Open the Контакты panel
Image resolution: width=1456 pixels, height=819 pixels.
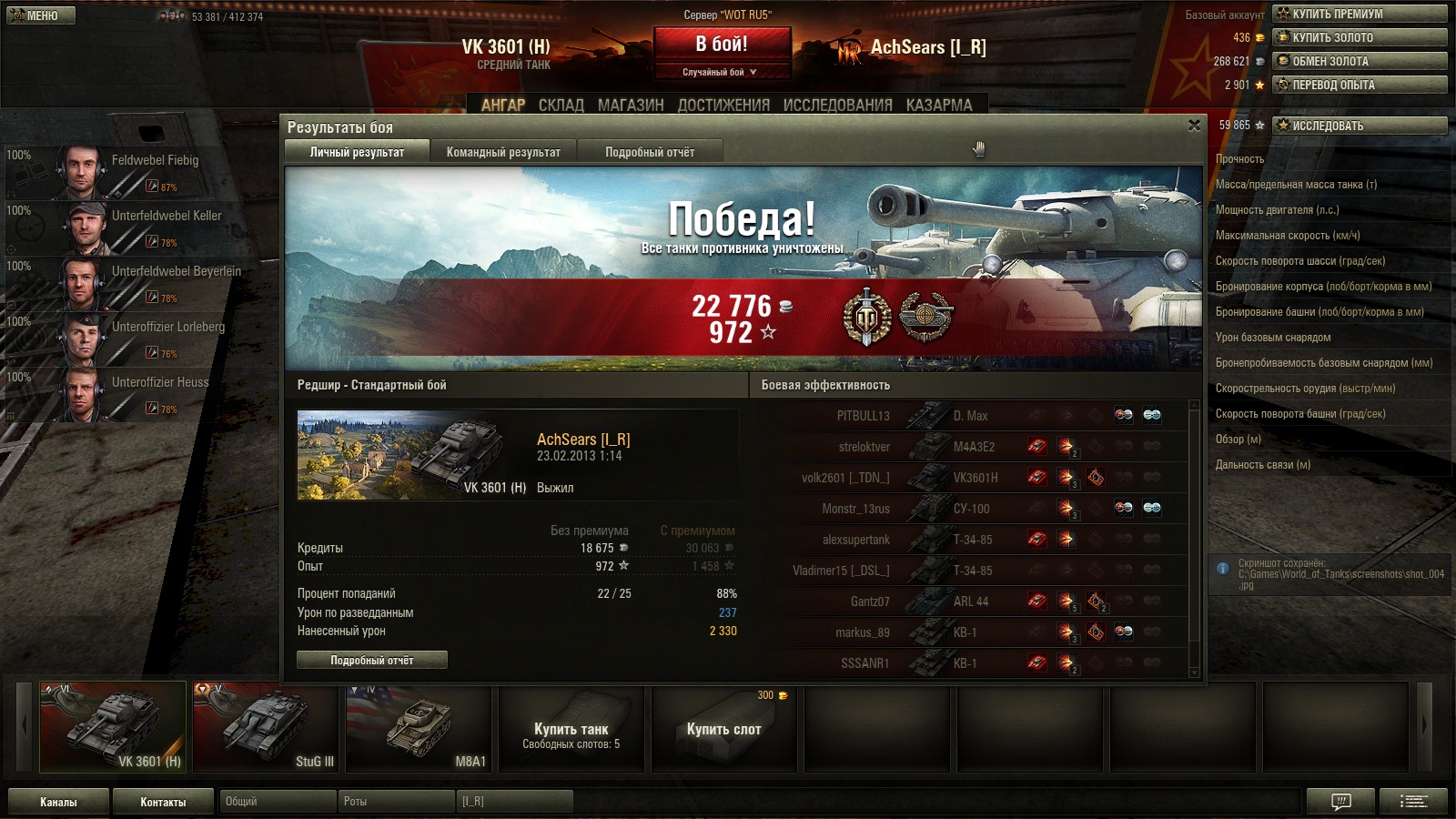tap(163, 802)
